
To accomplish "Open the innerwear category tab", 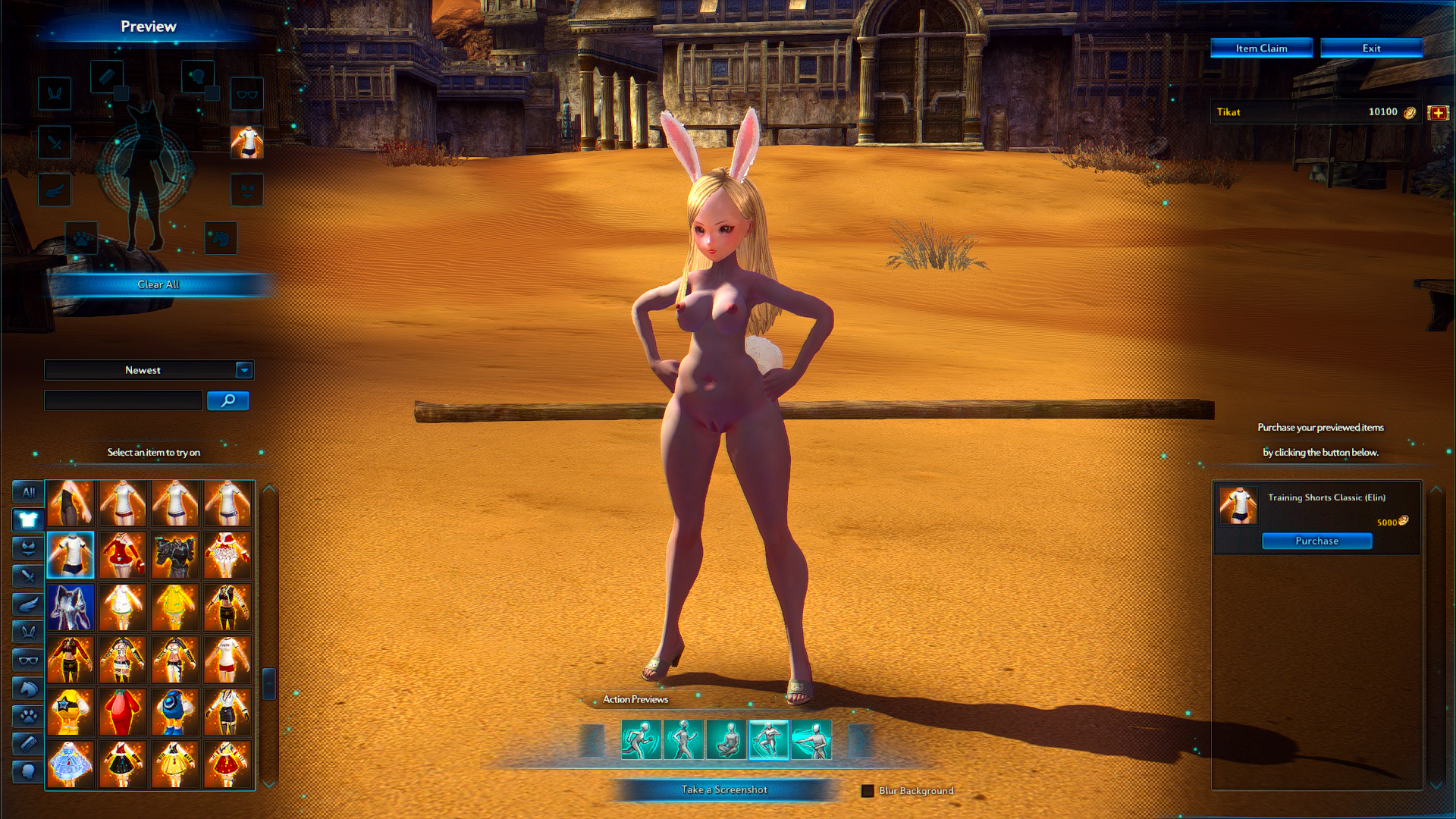I will (28, 548).
